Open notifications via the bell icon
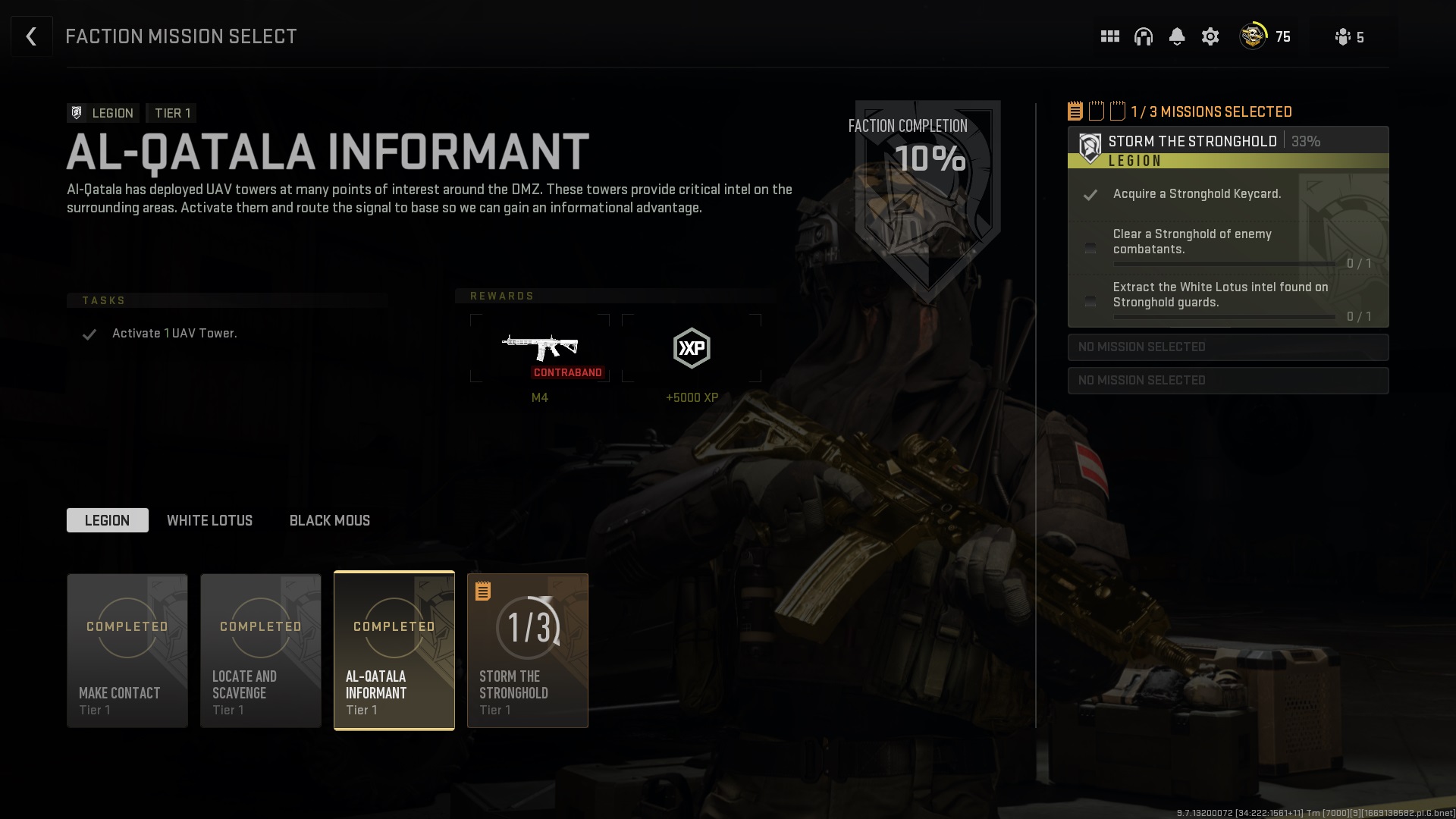 point(1177,36)
